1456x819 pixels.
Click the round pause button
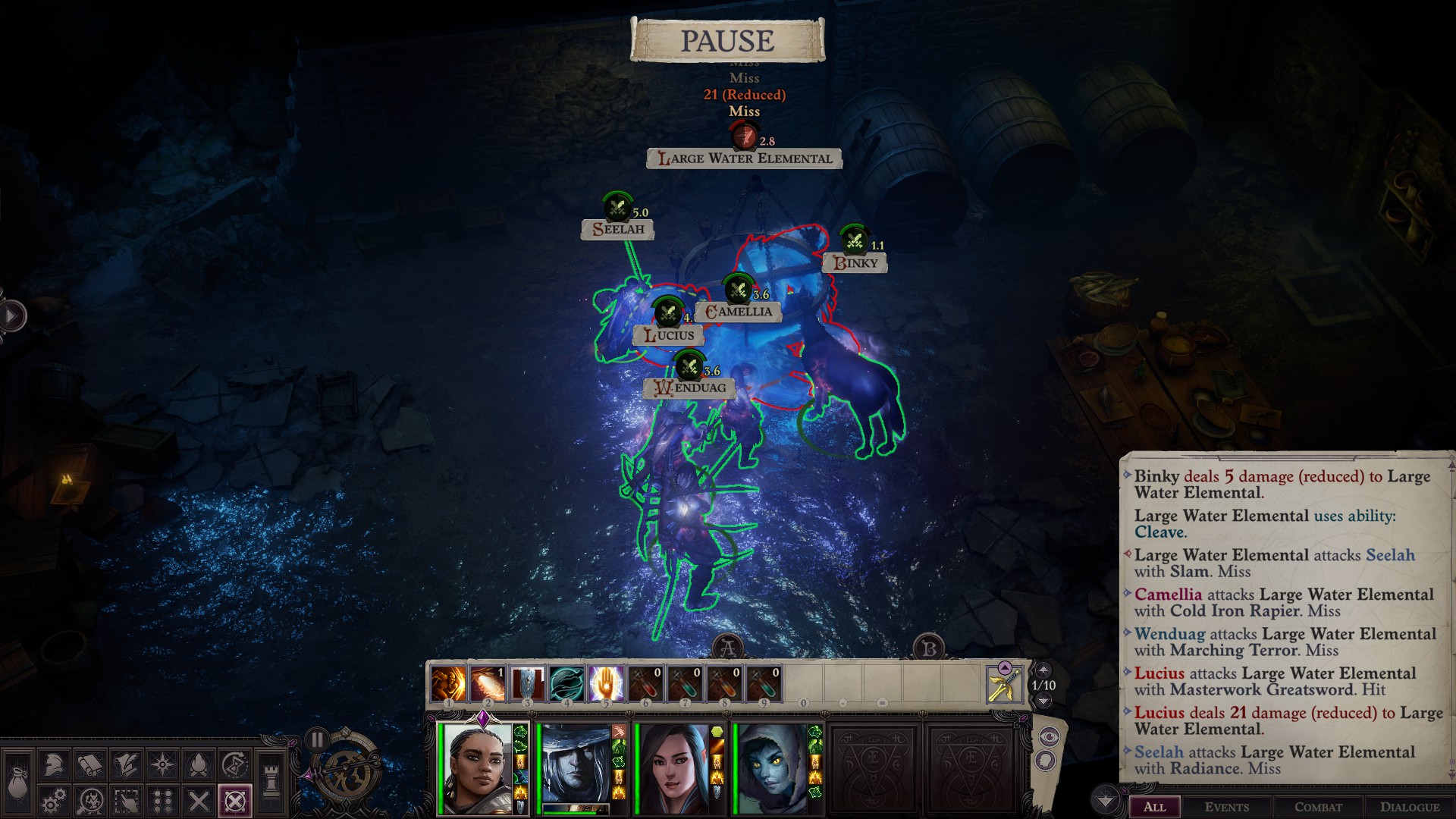point(316,739)
